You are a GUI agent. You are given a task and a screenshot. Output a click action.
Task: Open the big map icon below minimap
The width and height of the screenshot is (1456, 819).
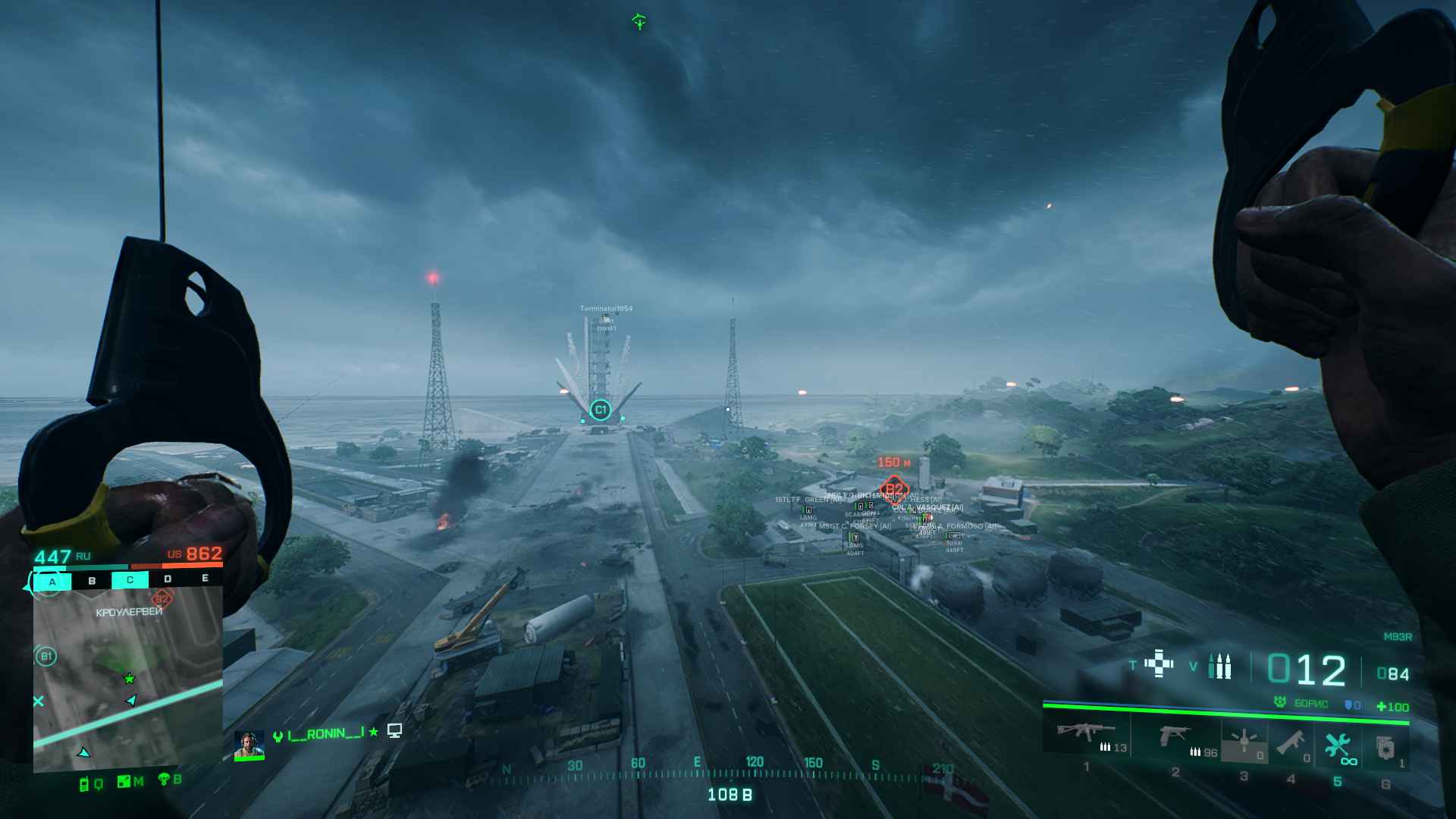[124, 782]
